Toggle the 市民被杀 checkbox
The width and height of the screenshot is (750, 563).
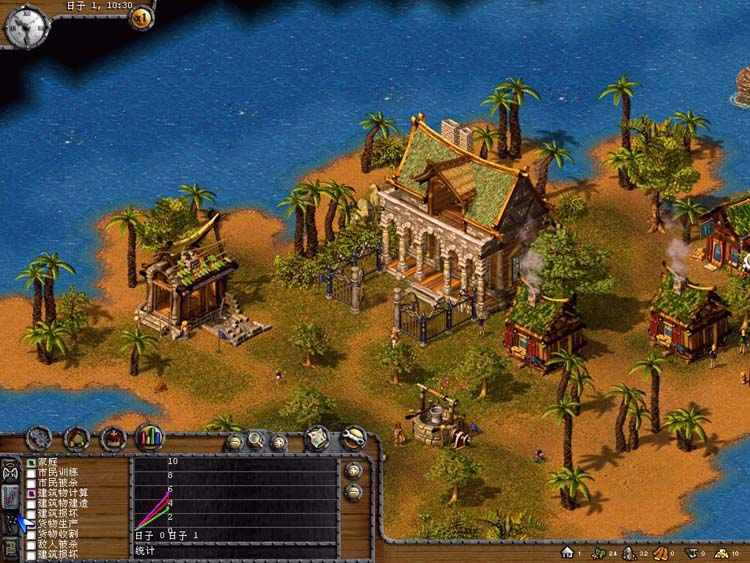(x=31, y=483)
